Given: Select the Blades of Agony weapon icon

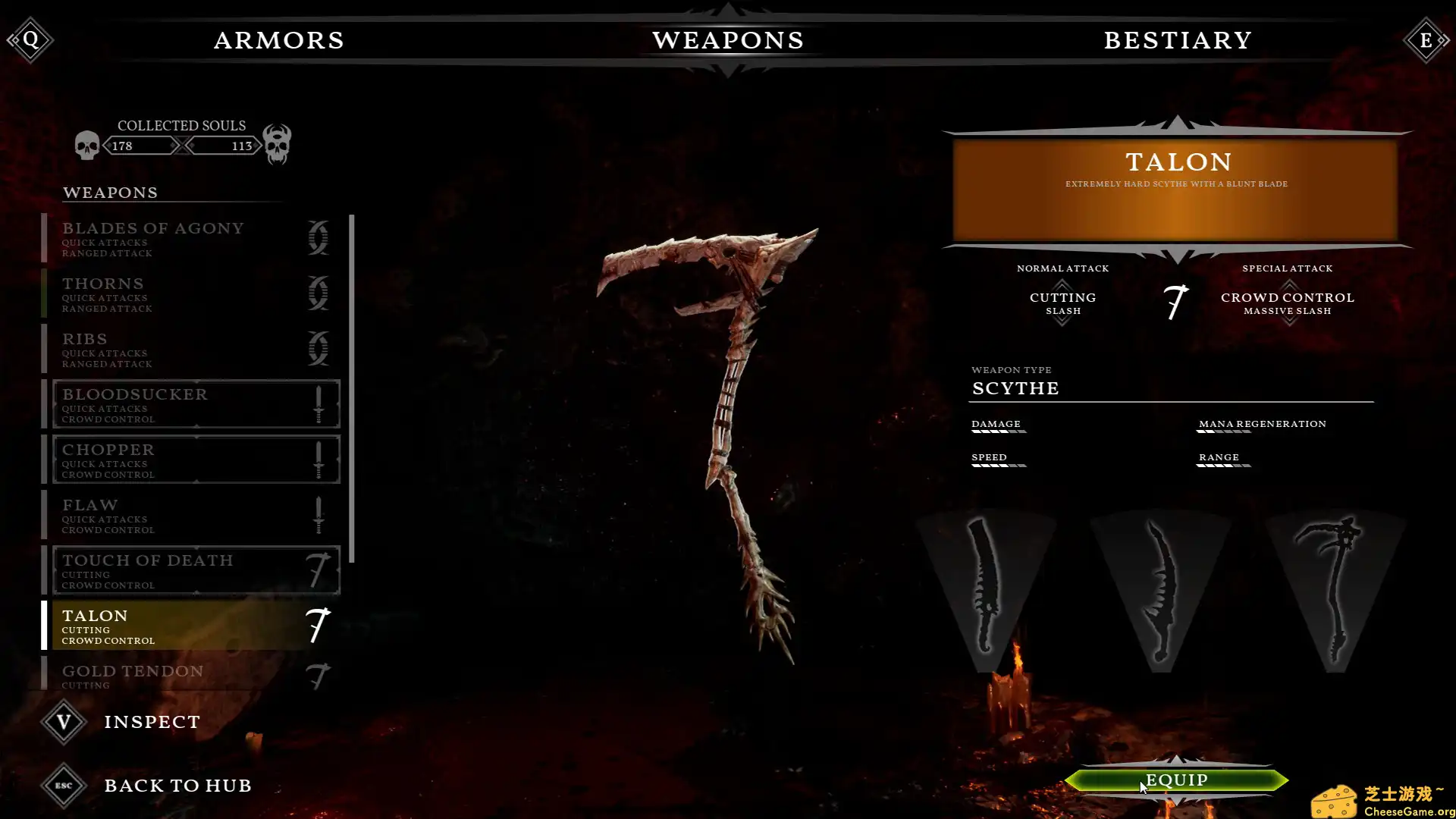Looking at the screenshot, I should pyautogui.click(x=318, y=237).
